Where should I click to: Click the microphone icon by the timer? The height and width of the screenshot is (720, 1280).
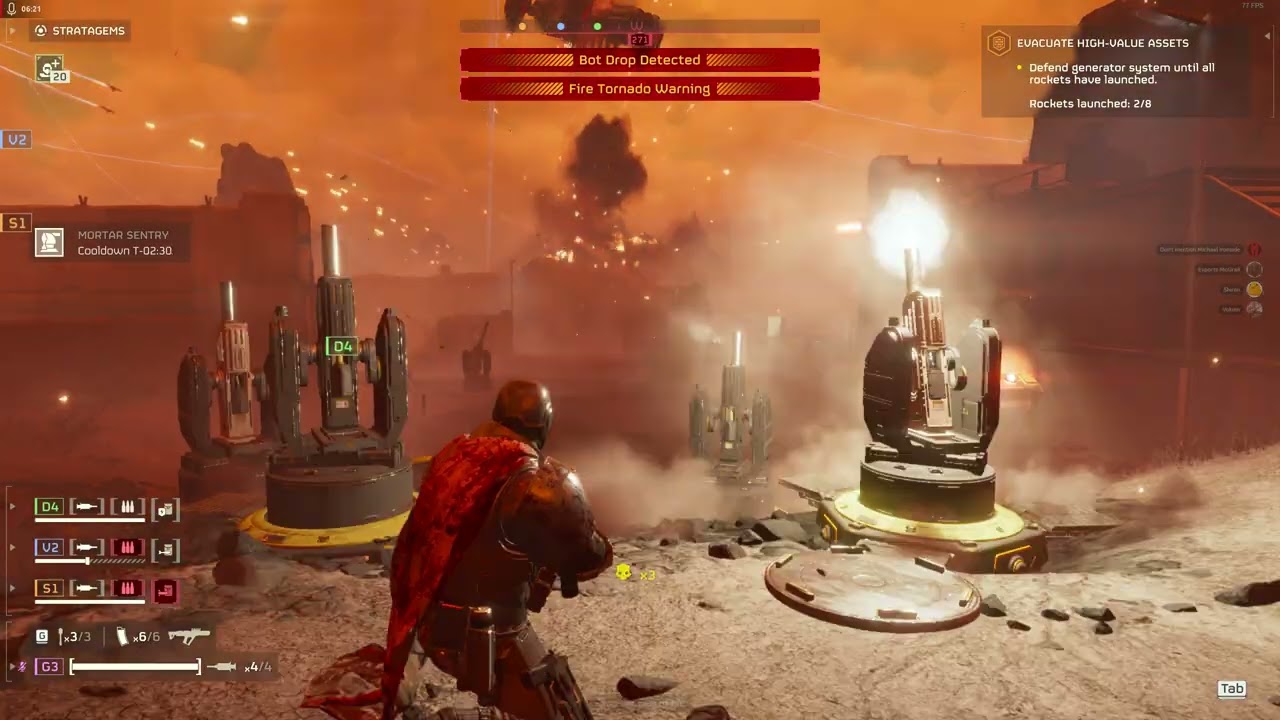tap(10, 8)
